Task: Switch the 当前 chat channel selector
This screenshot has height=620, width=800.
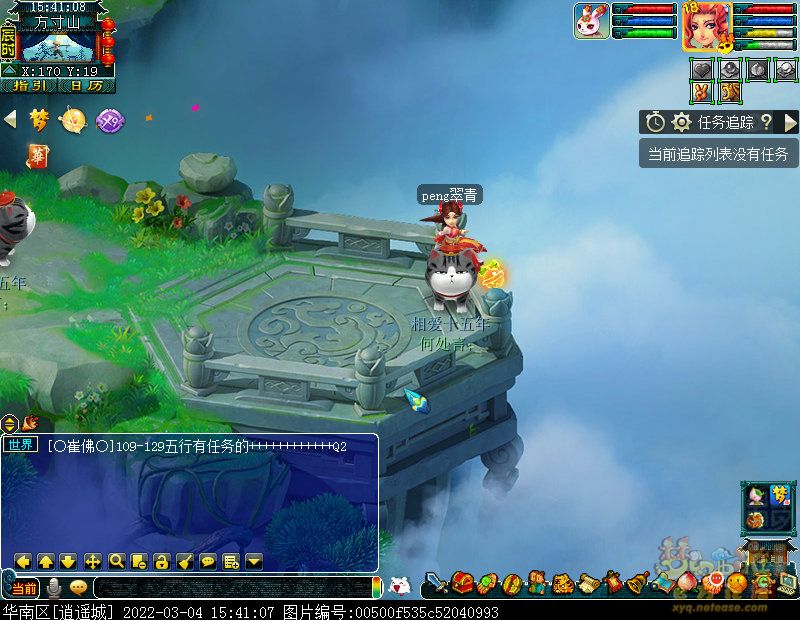Action: (23, 588)
